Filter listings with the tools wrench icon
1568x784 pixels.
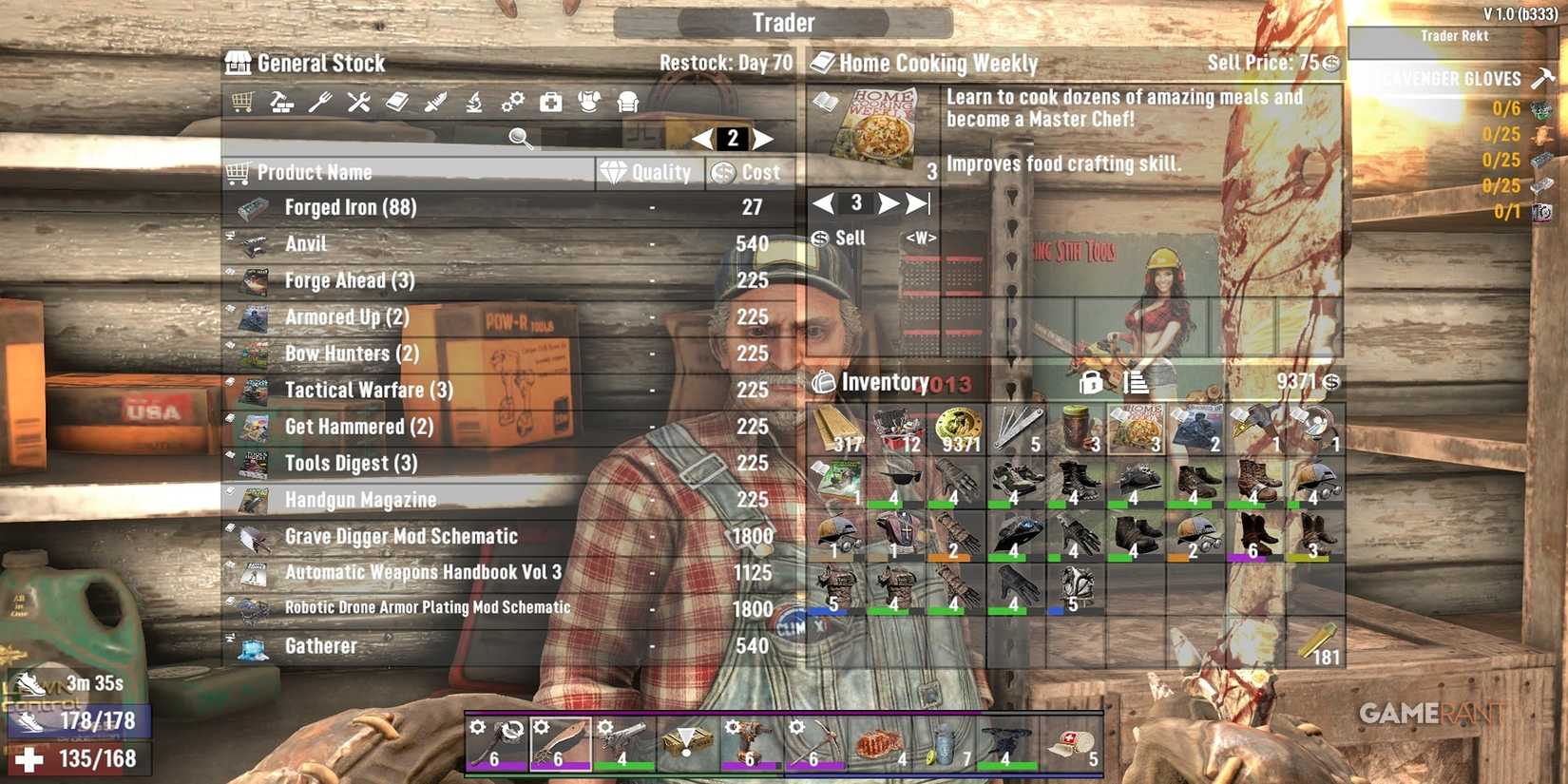pyautogui.click(x=359, y=100)
